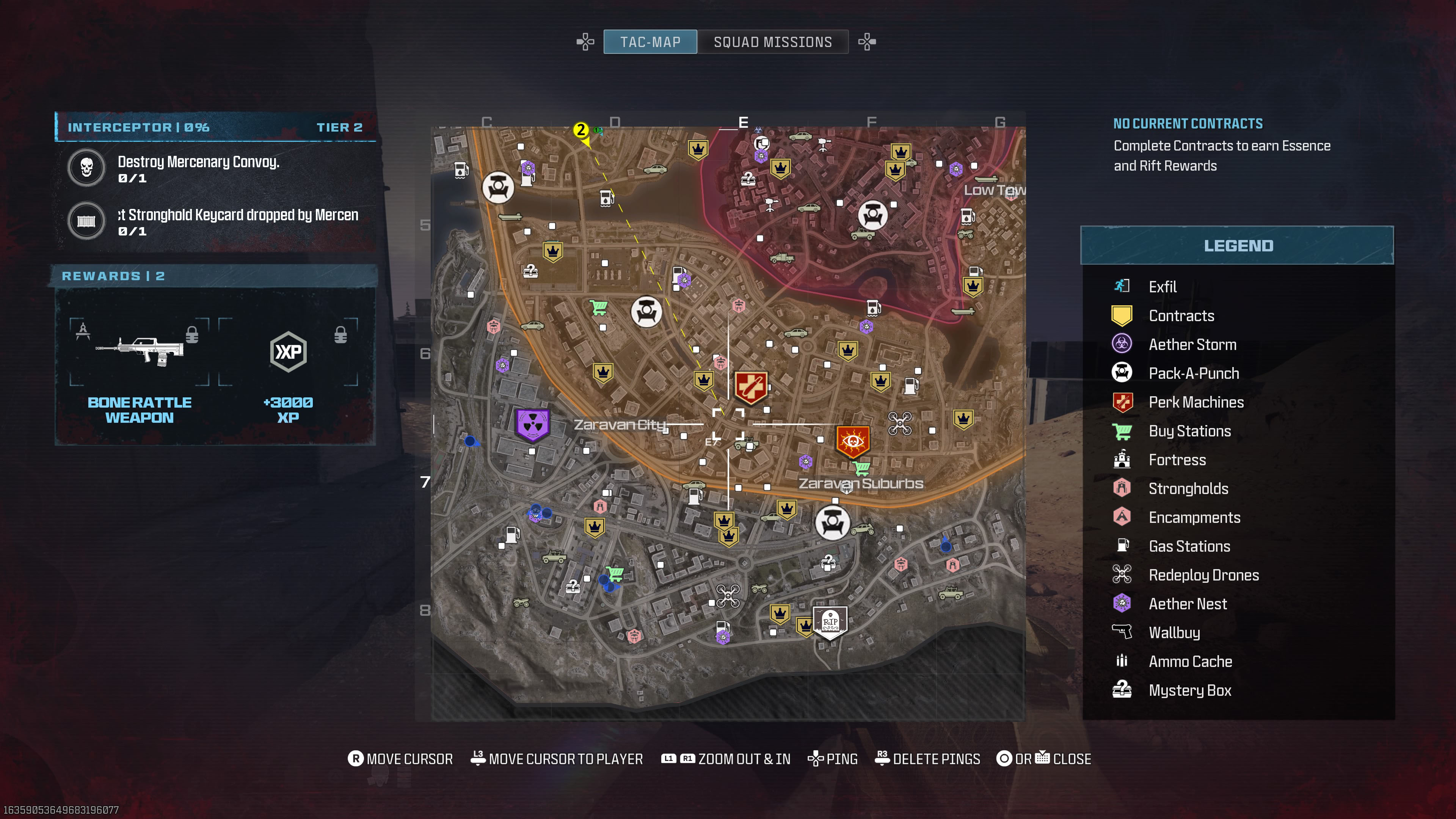Click the Fortress castle icon in the Legend
The image size is (1456, 819).
[1122, 460]
